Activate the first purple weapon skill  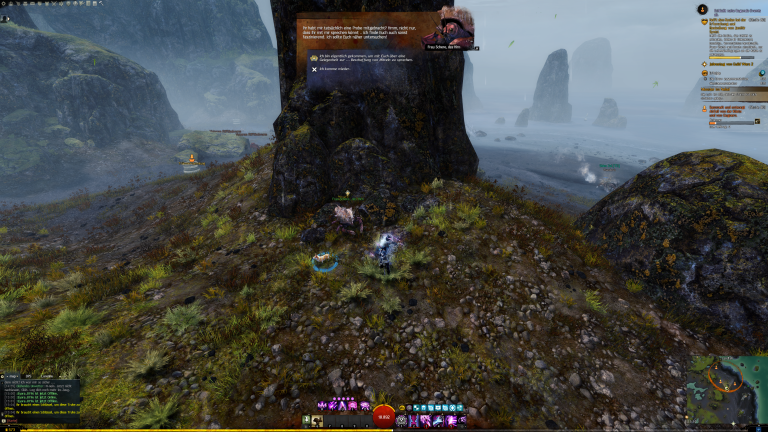pos(323,406)
